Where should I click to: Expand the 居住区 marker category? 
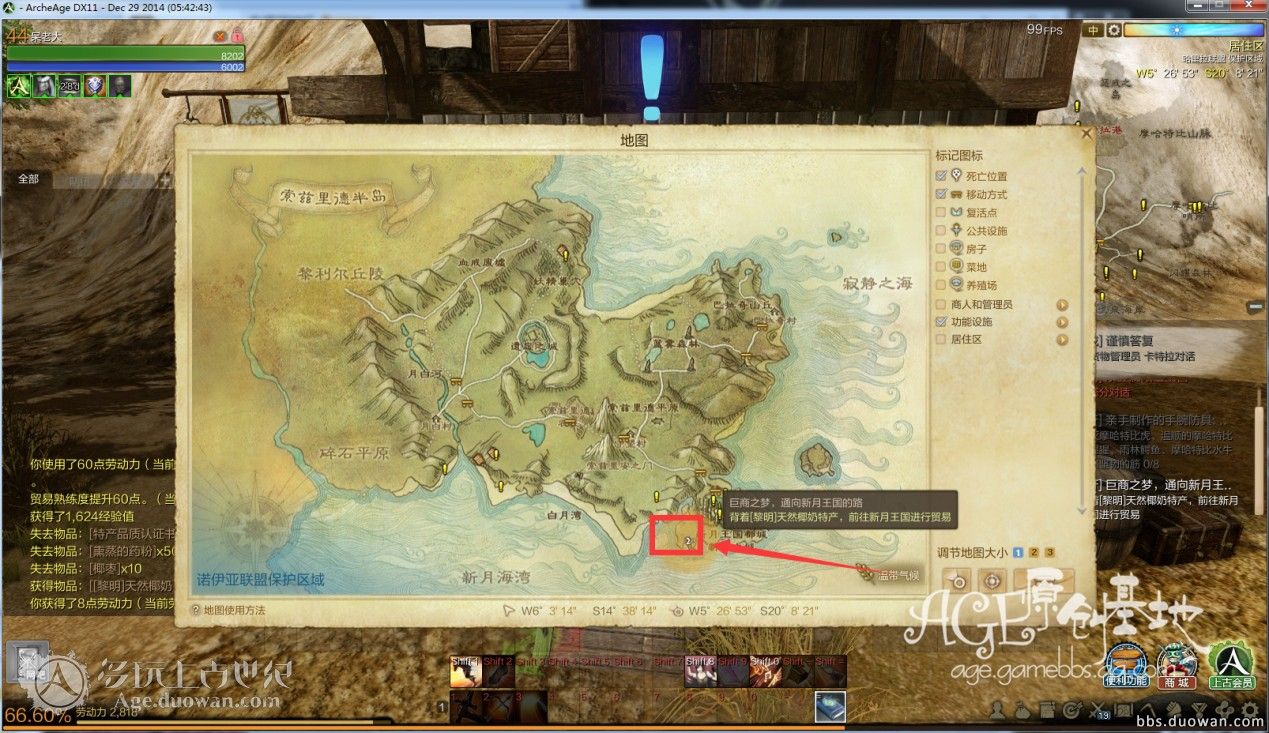coord(1062,340)
